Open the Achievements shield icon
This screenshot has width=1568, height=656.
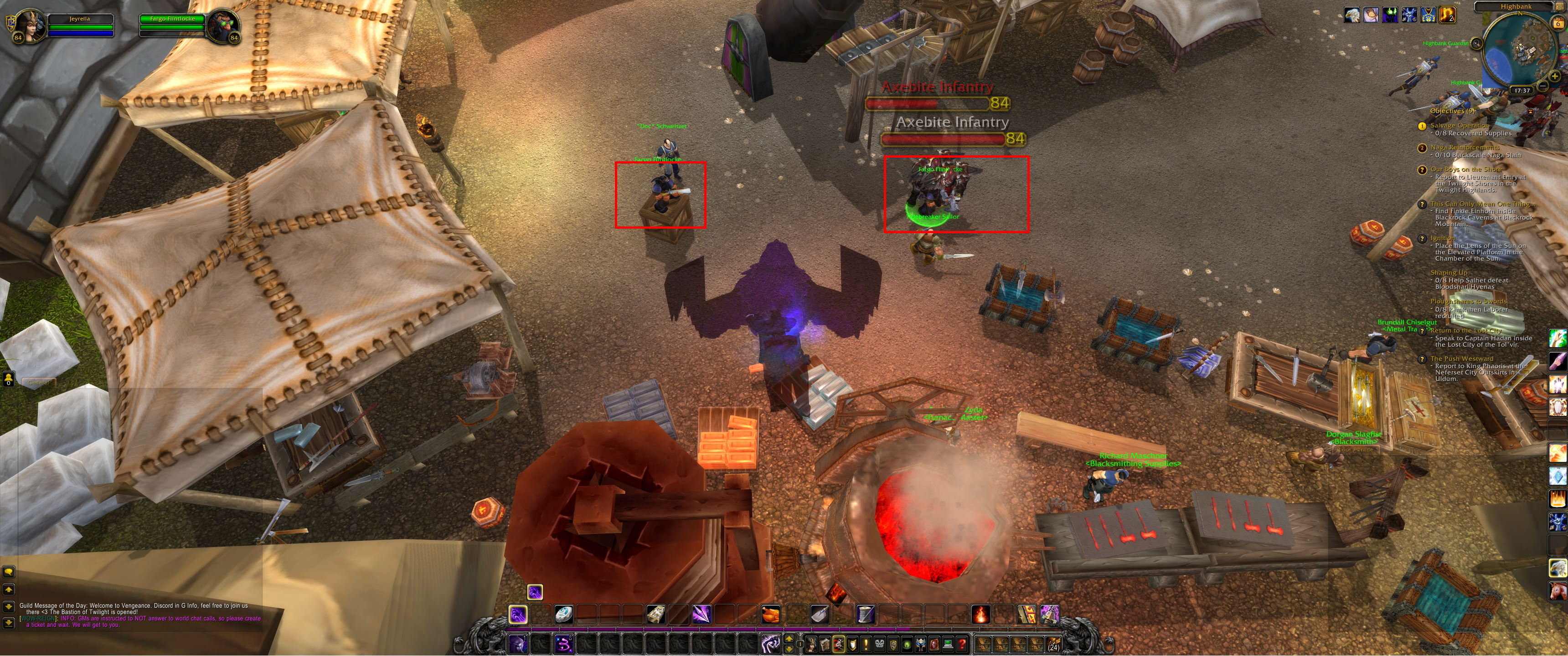[x=851, y=646]
